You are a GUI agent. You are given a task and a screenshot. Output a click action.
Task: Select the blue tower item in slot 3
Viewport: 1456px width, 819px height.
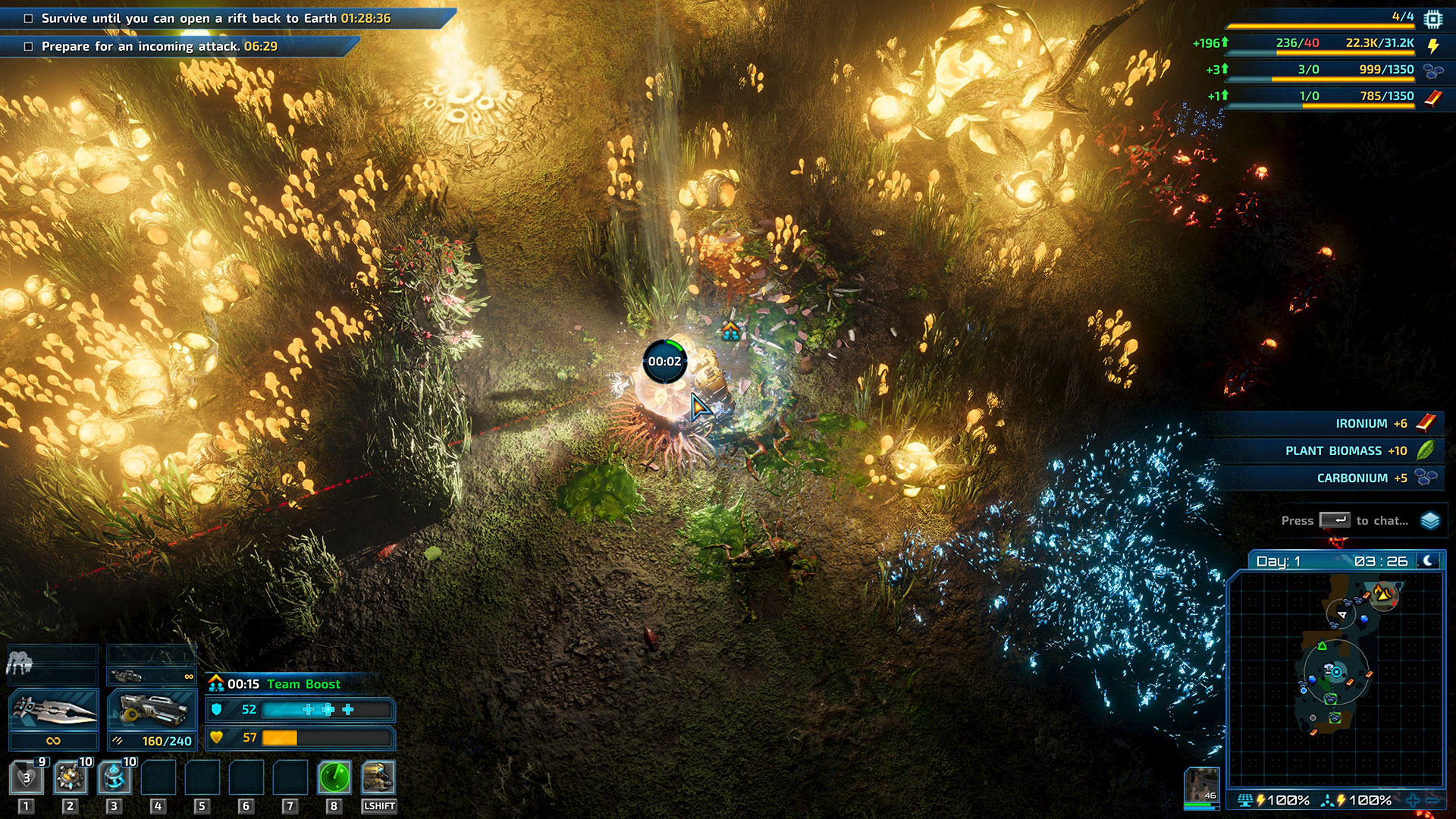(114, 777)
